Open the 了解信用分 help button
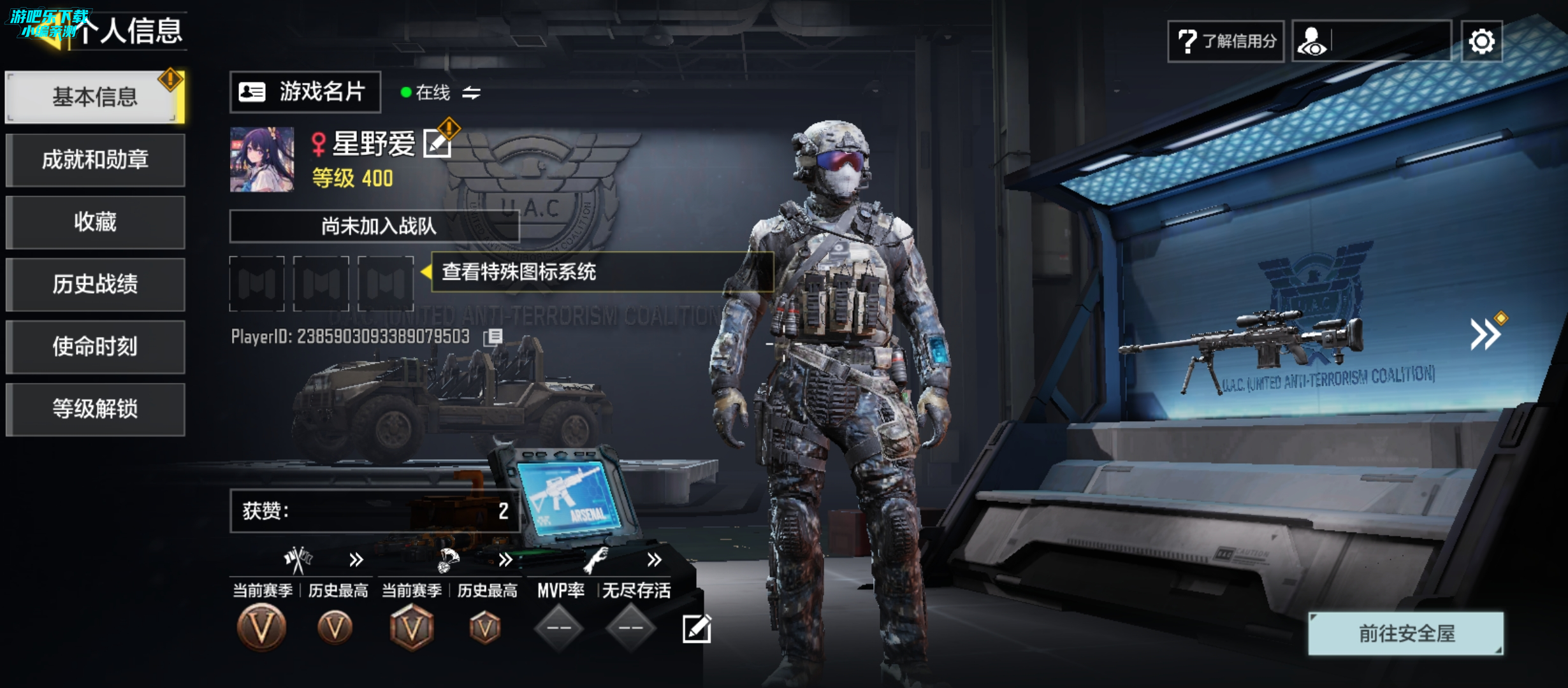Viewport: 1568px width, 688px height. click(1225, 41)
